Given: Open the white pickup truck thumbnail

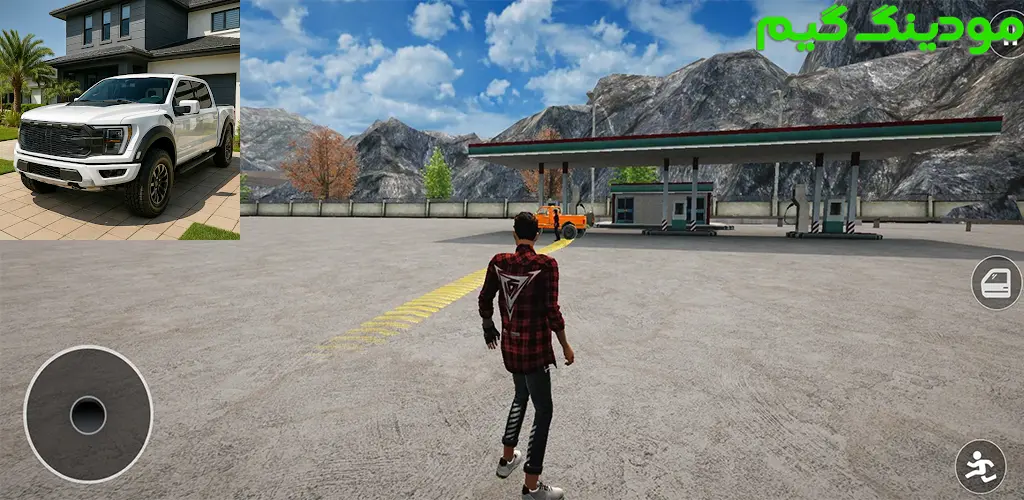Looking at the screenshot, I should [120, 120].
